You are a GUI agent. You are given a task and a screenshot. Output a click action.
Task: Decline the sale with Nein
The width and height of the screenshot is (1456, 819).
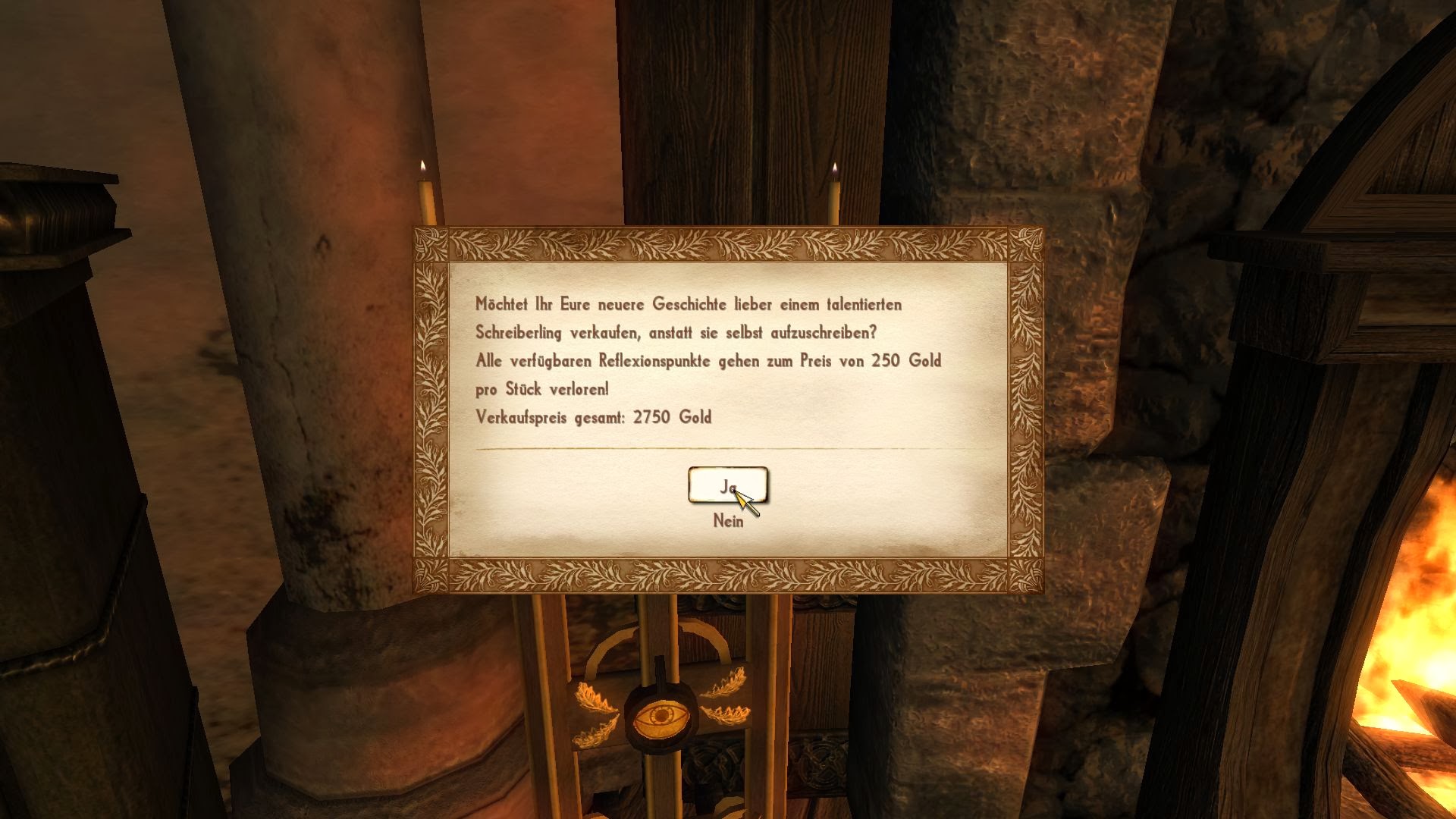727,522
